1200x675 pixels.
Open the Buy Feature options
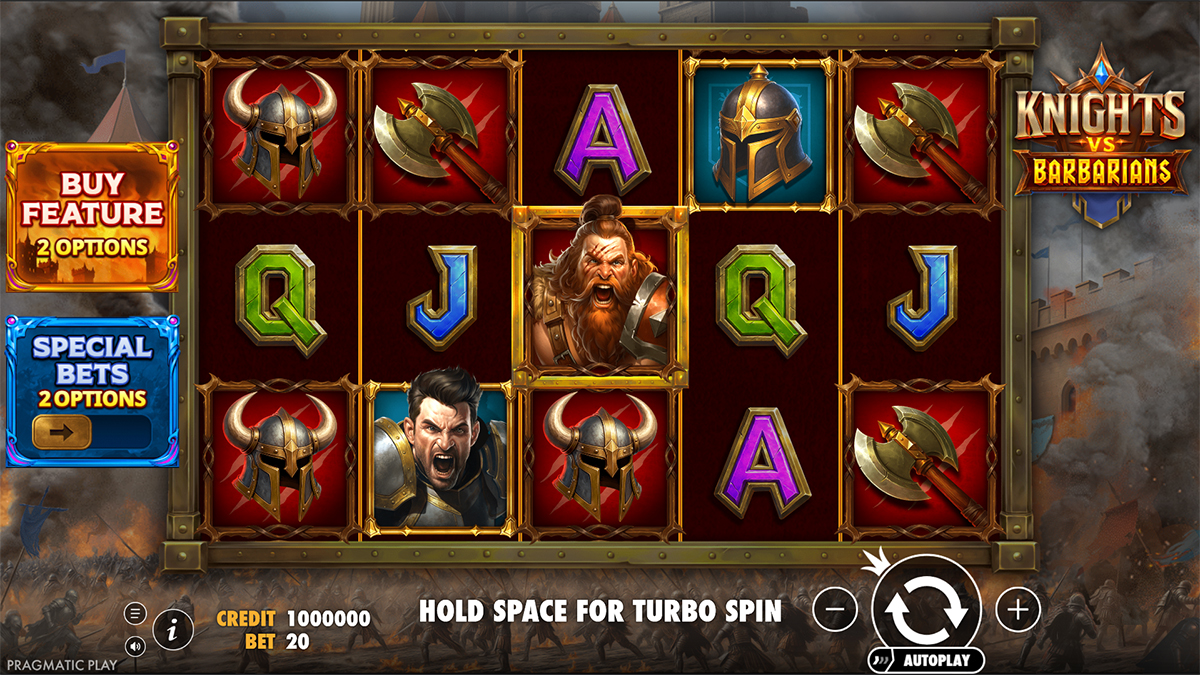click(92, 215)
